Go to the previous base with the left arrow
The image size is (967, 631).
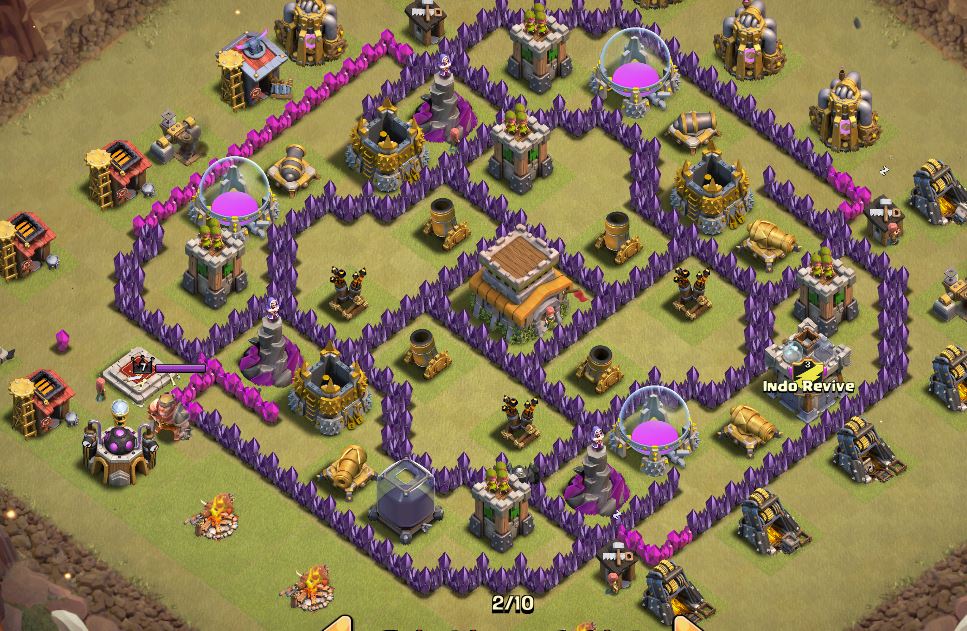340,624
